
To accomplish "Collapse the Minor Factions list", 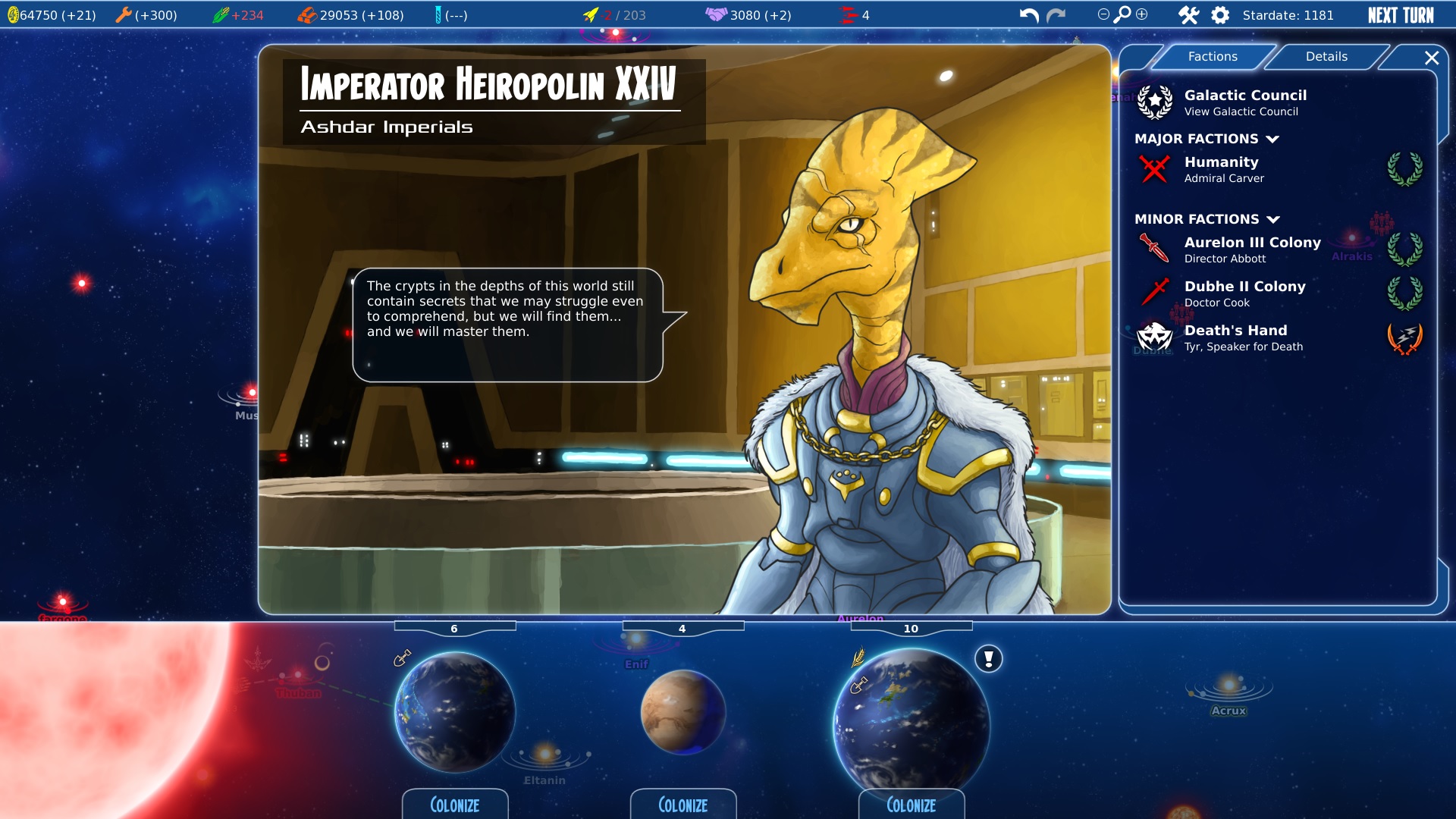I will click(1273, 219).
